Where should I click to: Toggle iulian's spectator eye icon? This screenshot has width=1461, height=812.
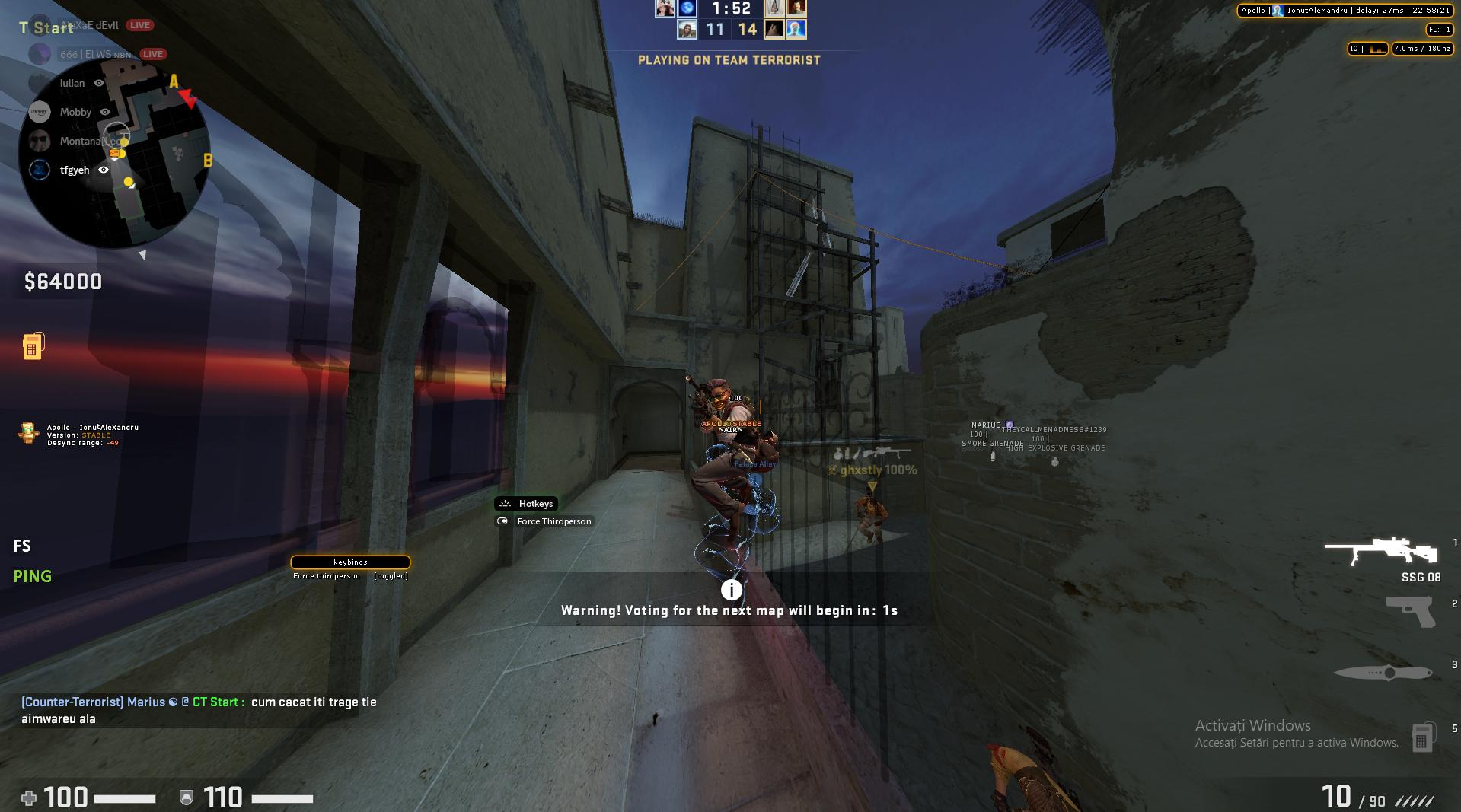point(100,84)
